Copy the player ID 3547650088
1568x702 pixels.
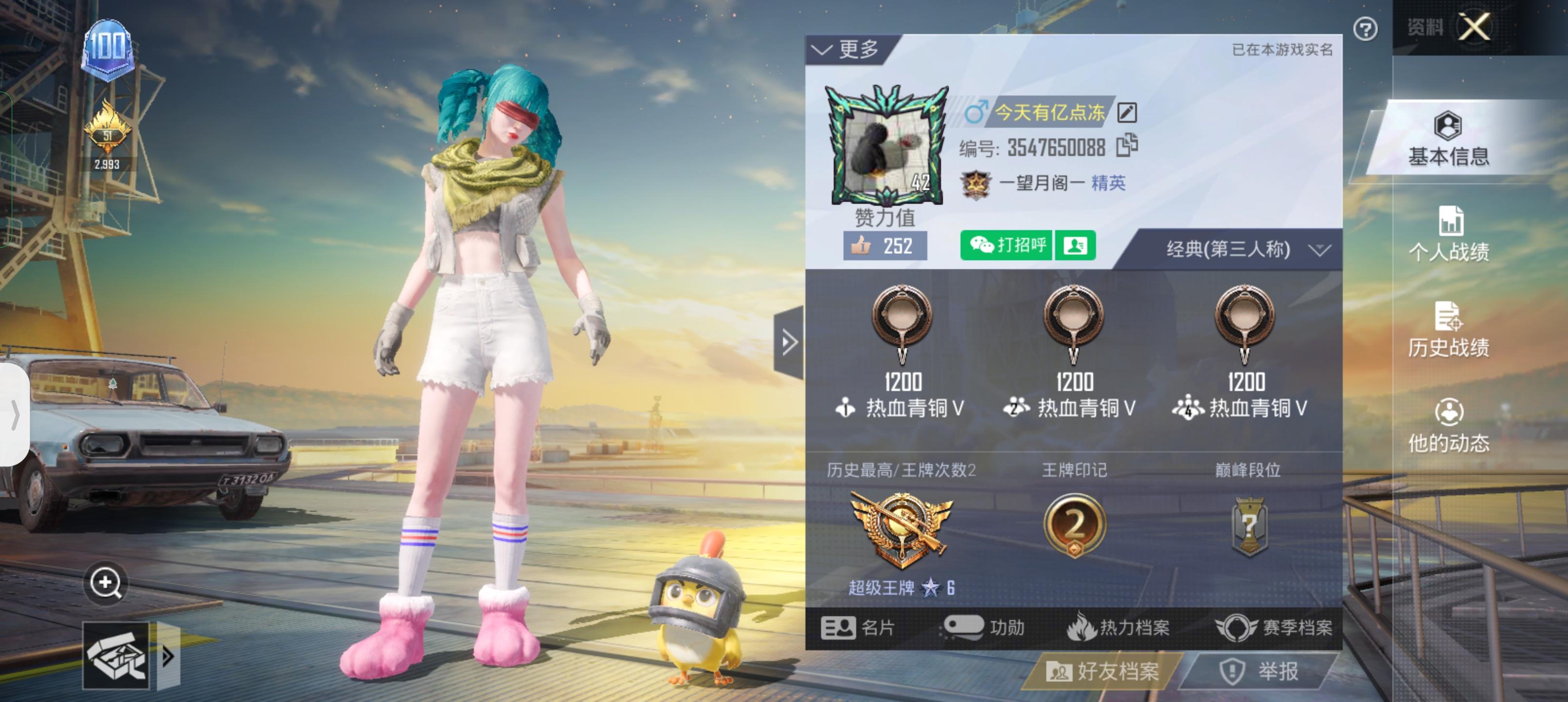(x=1126, y=145)
